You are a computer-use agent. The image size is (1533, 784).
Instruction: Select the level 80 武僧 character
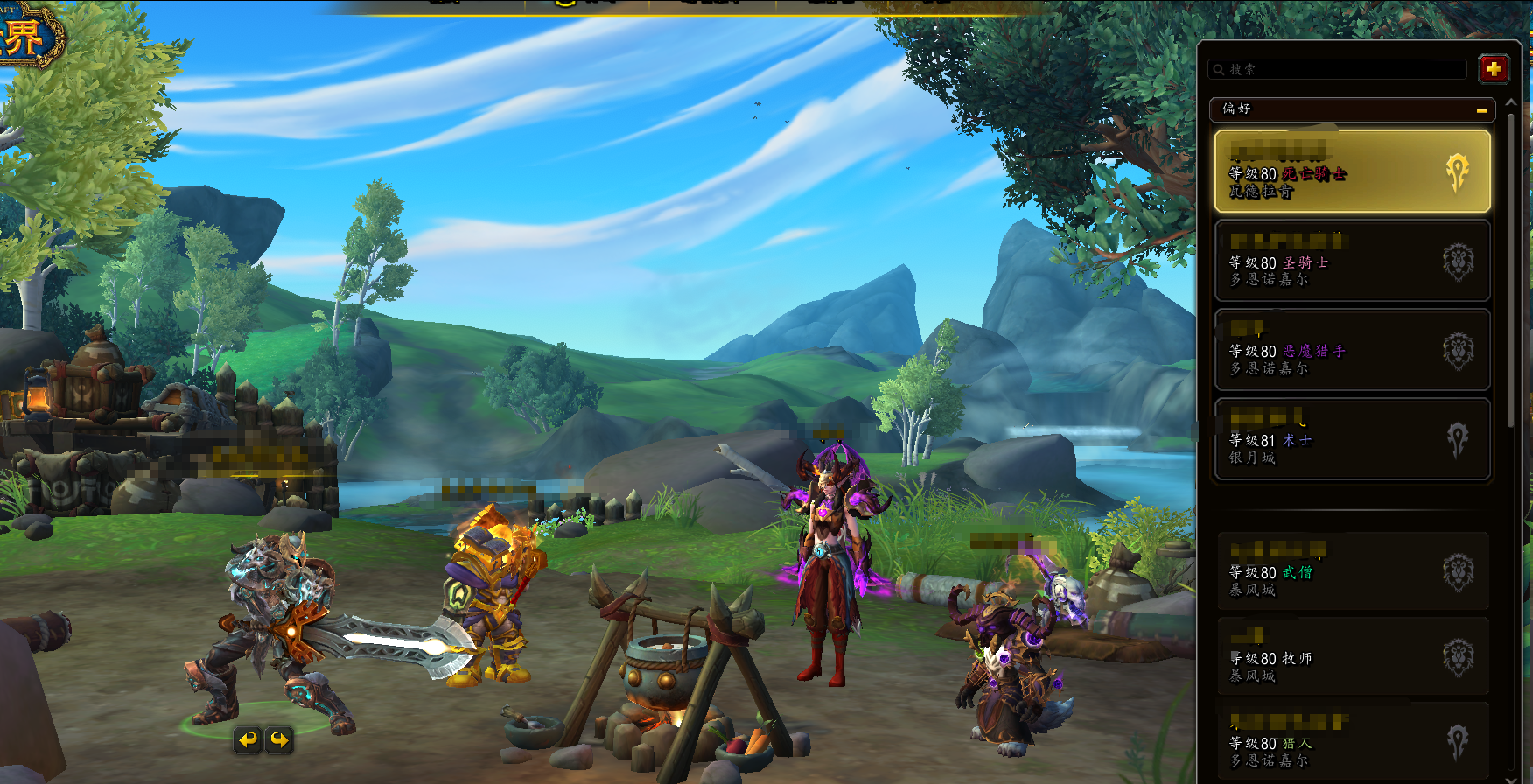click(x=1352, y=571)
